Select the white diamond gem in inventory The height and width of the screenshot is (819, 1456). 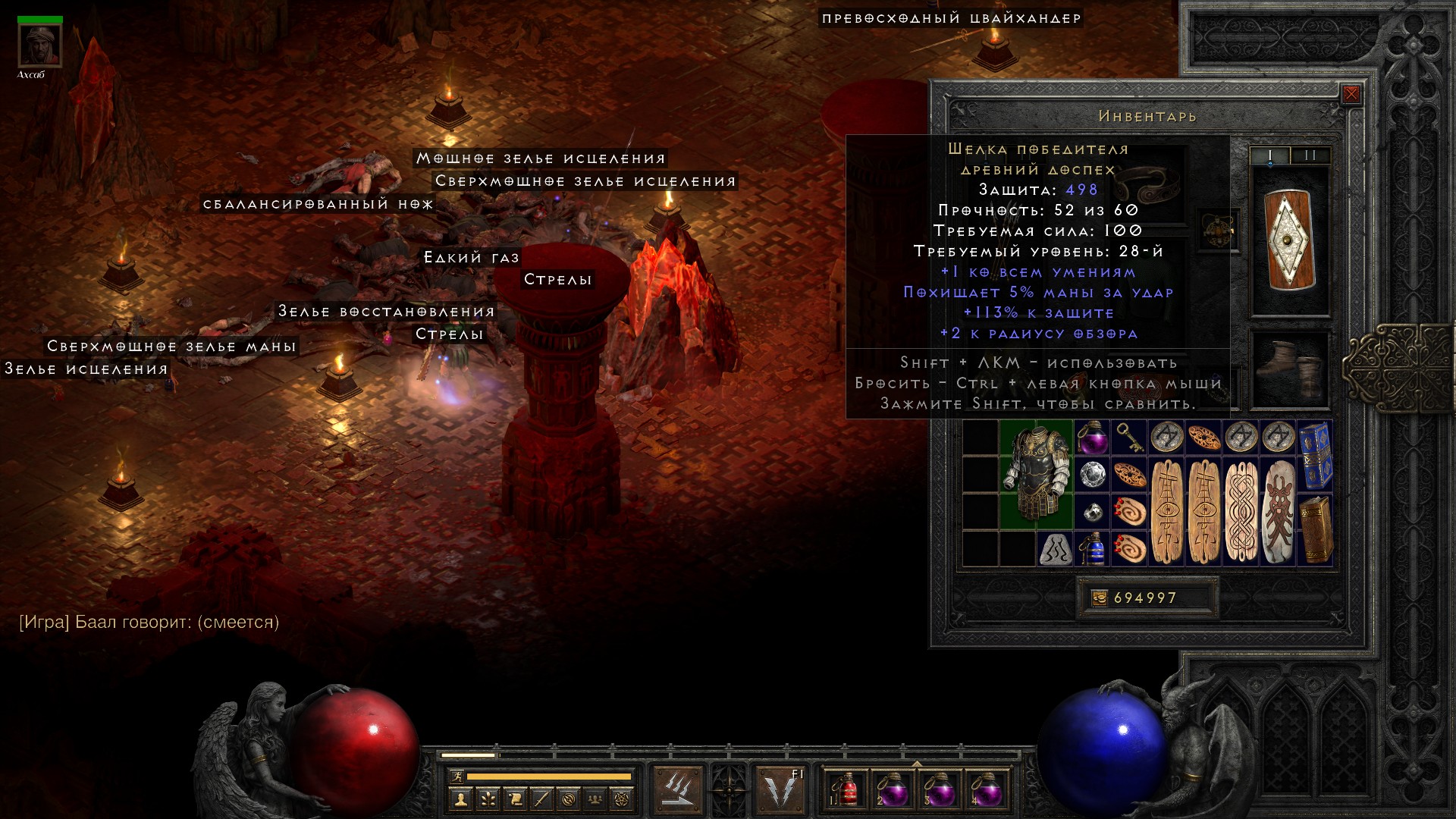point(1092,475)
